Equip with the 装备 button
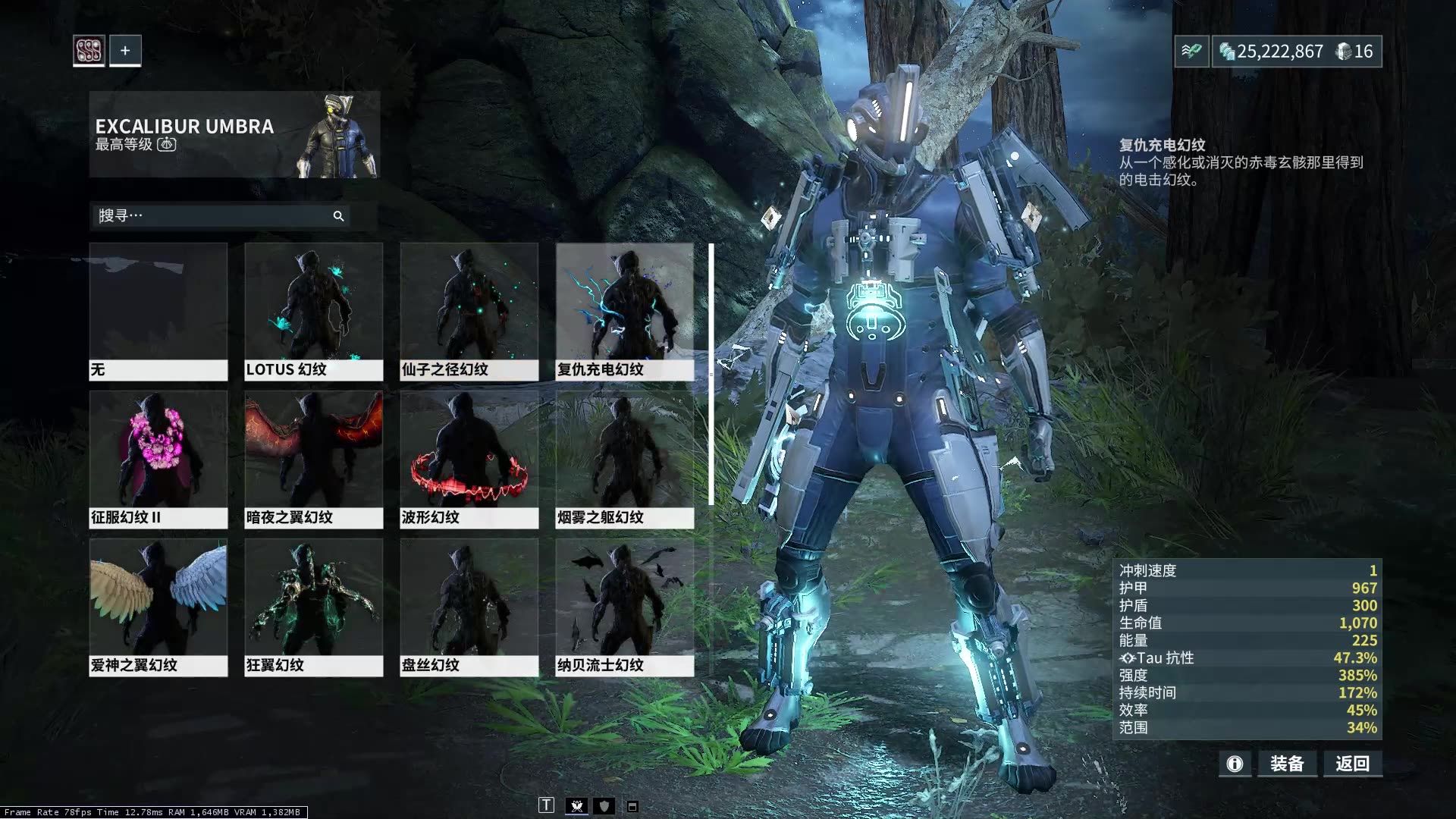This screenshot has width=1456, height=819. pyautogui.click(x=1287, y=764)
